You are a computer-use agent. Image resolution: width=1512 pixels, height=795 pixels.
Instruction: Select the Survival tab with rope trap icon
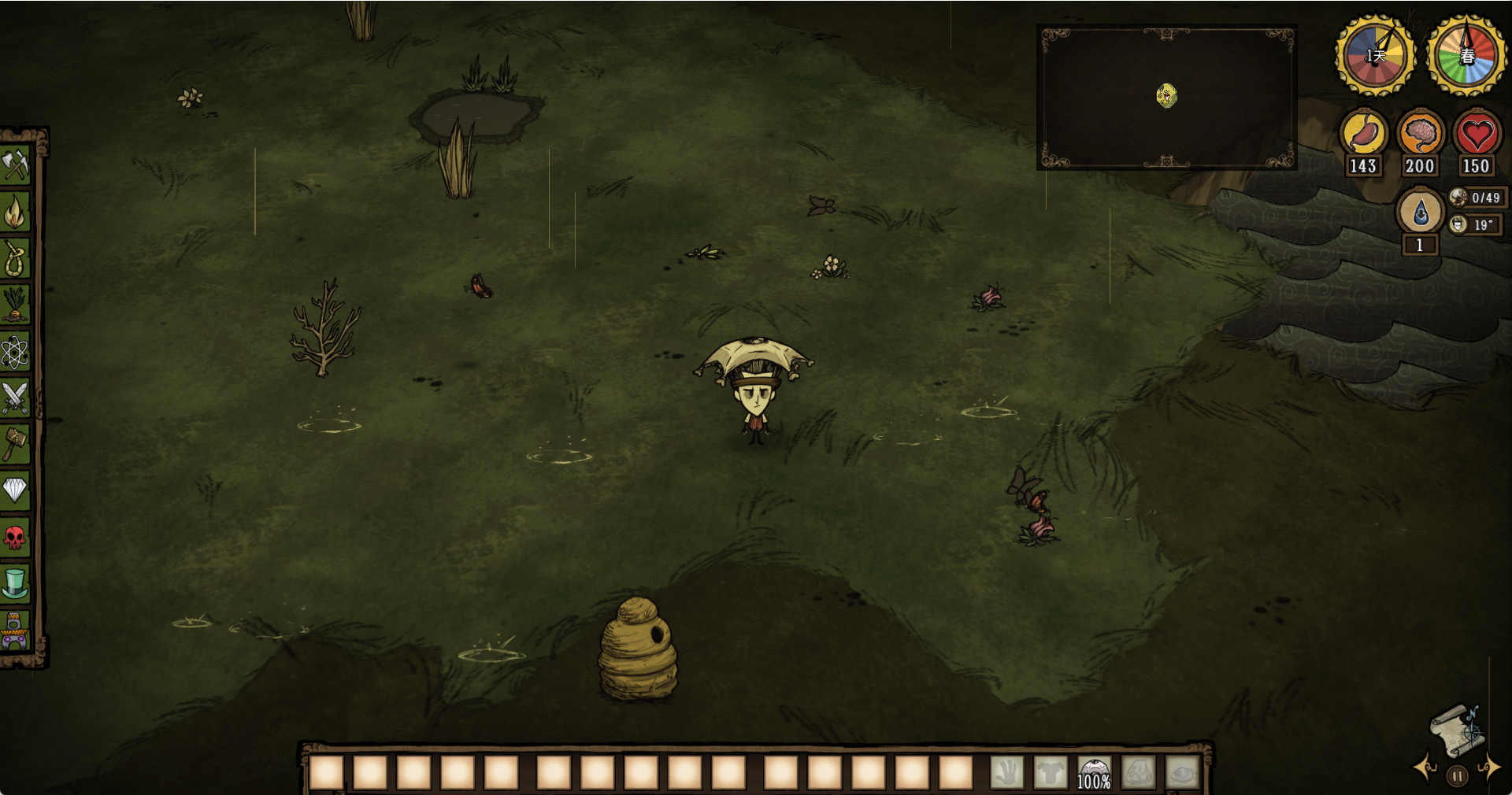pos(15,258)
